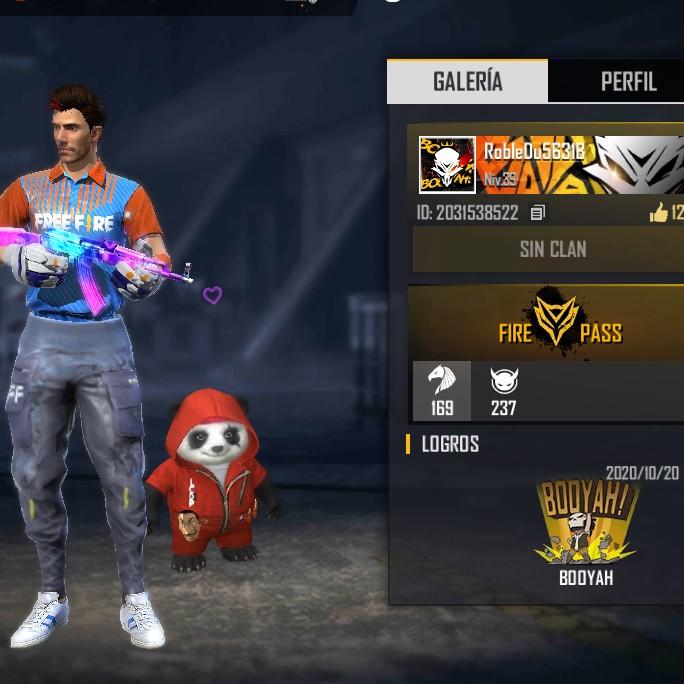Viewport: 684px width, 684px height.
Task: Select the 169 stat tab
Action: (442, 390)
